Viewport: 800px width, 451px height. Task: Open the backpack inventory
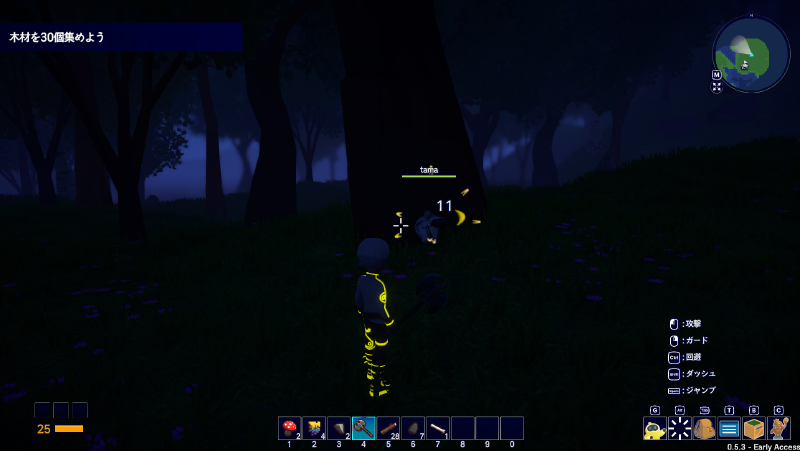(x=705, y=429)
